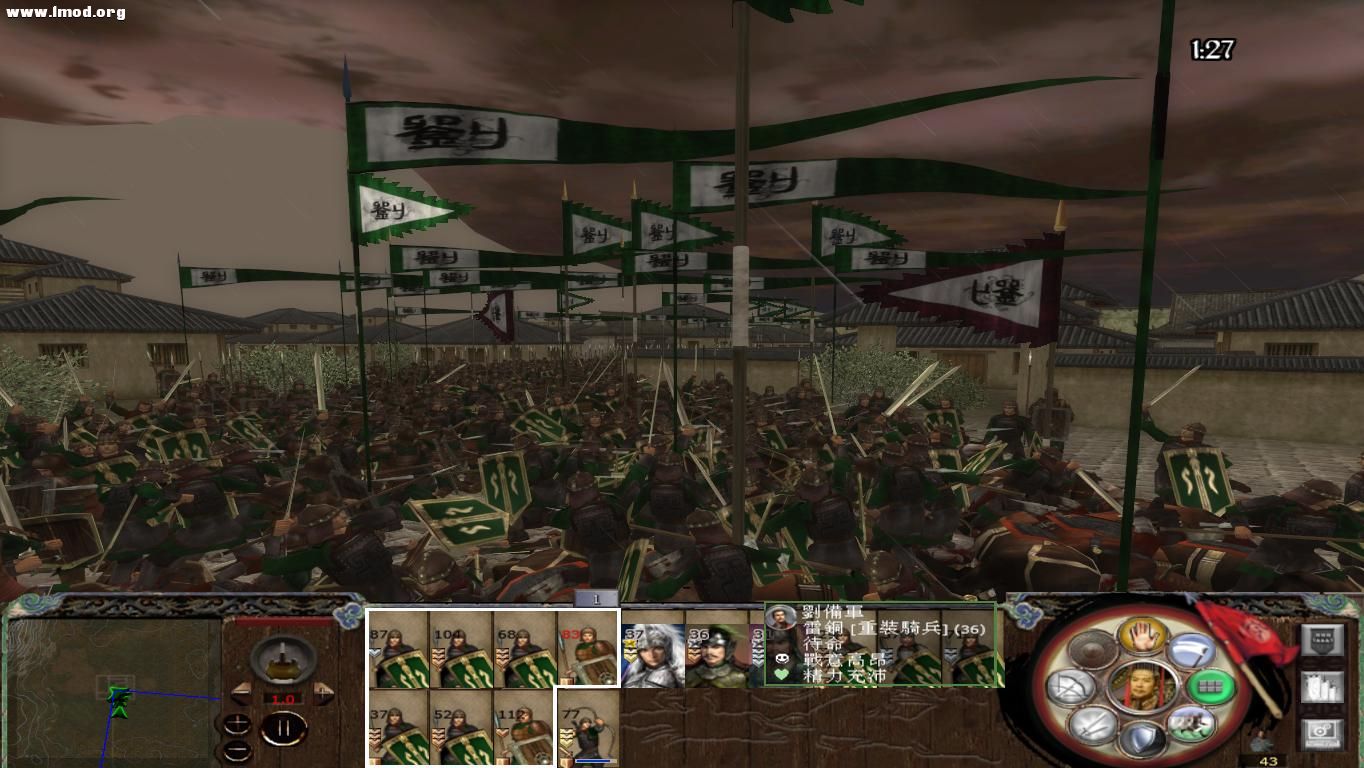Pause the battle with the pause button
This screenshot has width=1364, height=768.
point(284,726)
